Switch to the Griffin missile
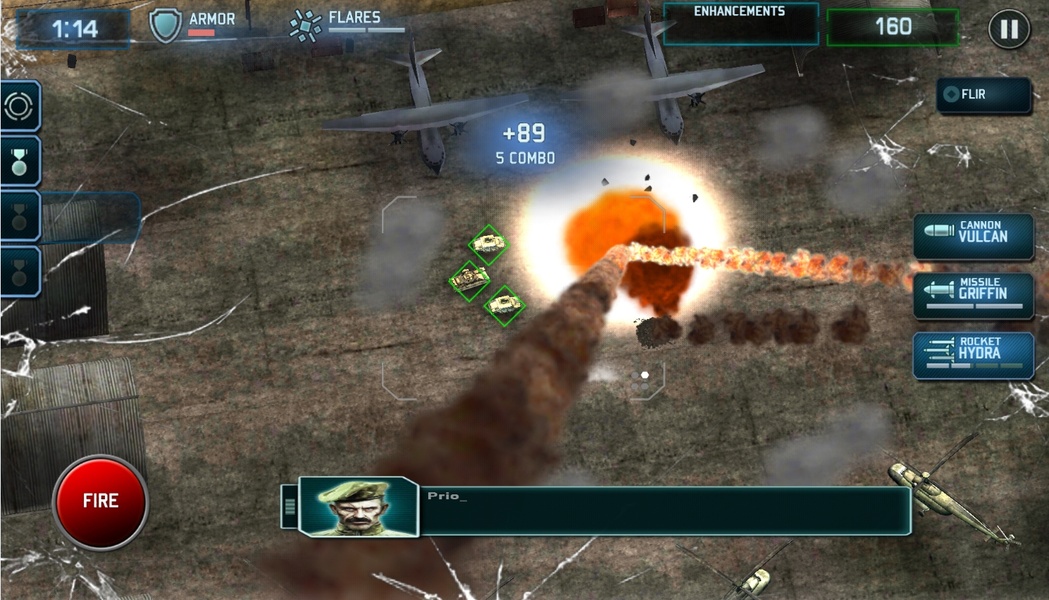This screenshot has width=1049, height=600. pos(973,296)
